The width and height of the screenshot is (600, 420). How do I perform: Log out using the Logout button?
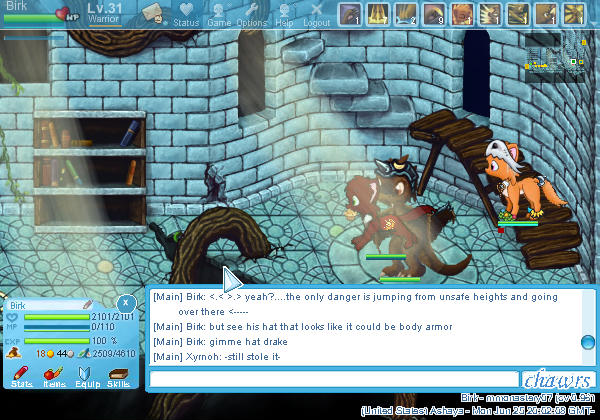coord(317,14)
